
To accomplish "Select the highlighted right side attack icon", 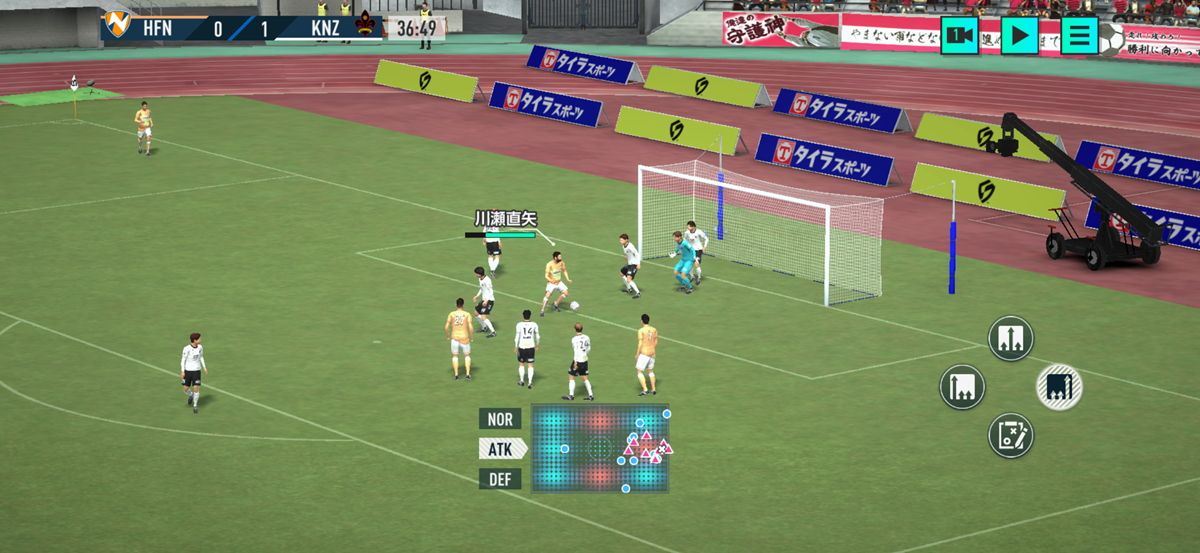I will (x=1059, y=387).
